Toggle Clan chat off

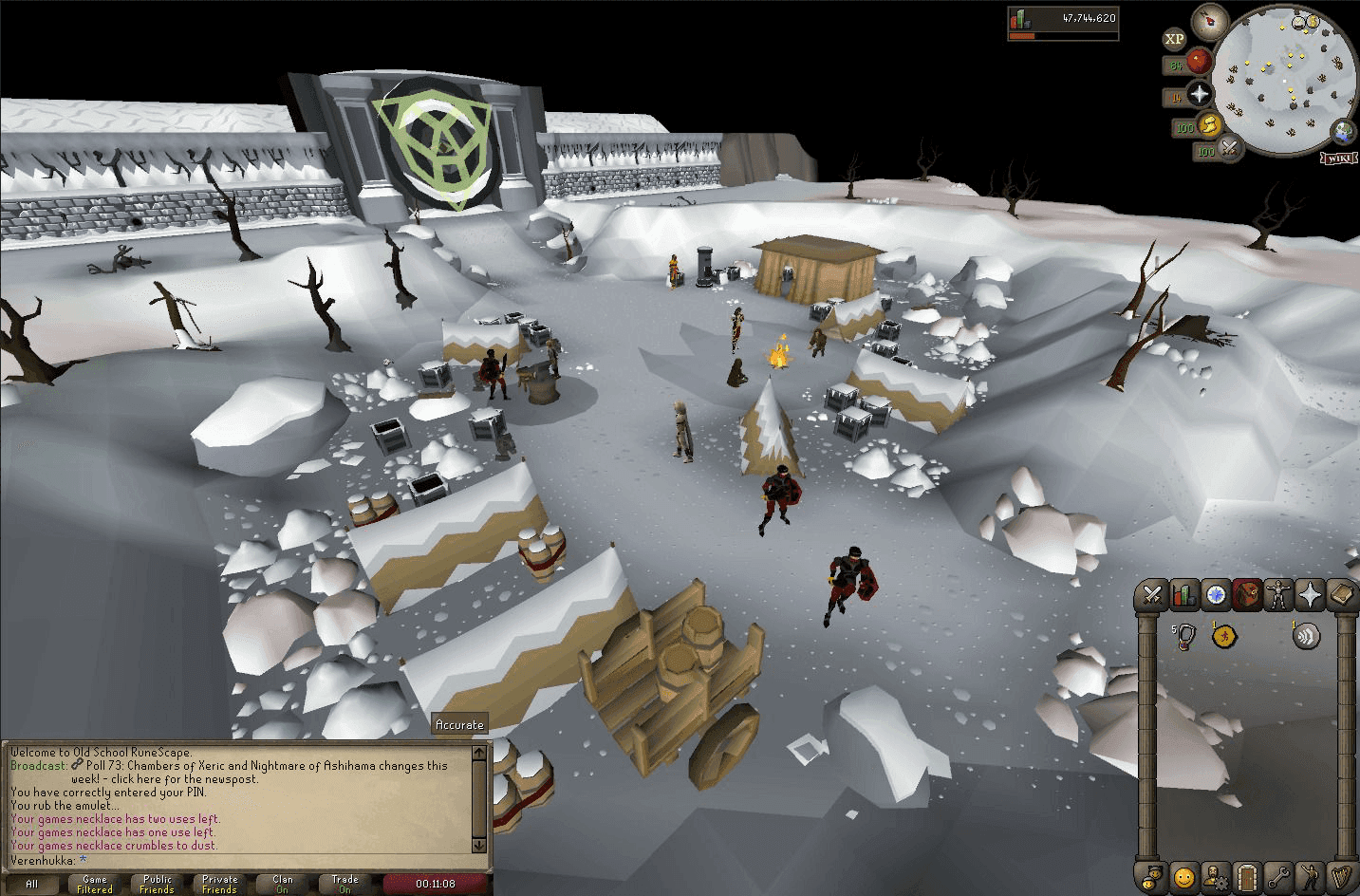[282, 883]
